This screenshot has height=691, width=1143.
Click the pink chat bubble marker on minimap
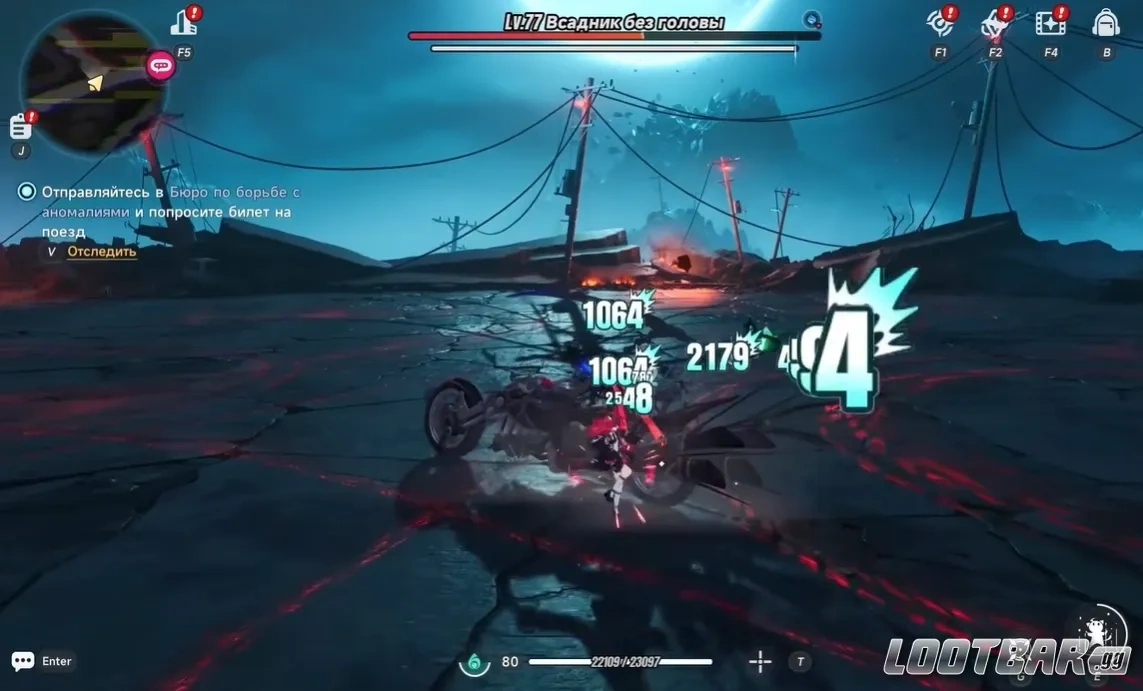click(160, 66)
